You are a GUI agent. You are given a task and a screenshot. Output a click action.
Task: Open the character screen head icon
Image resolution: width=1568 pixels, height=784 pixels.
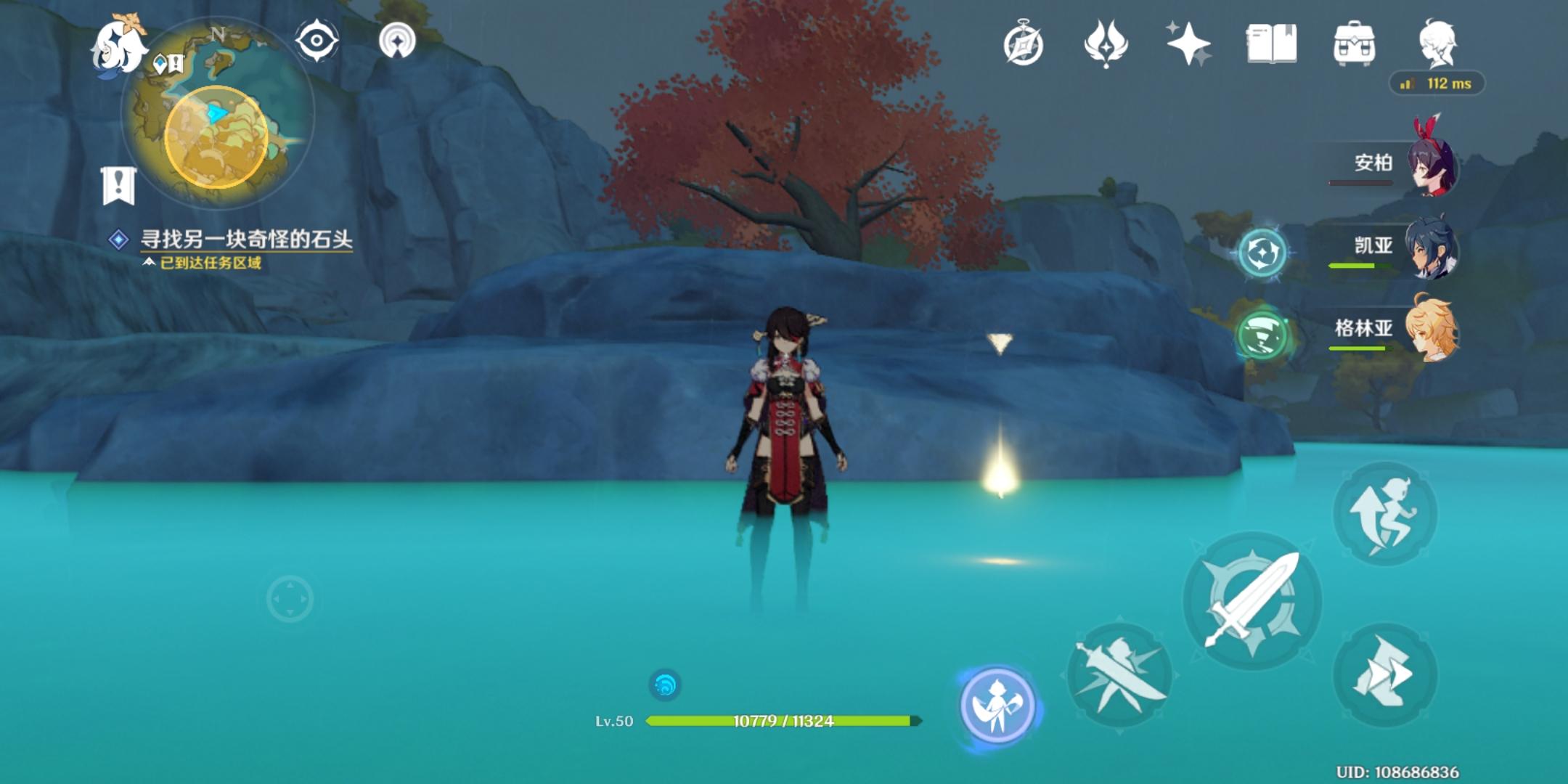1437,44
